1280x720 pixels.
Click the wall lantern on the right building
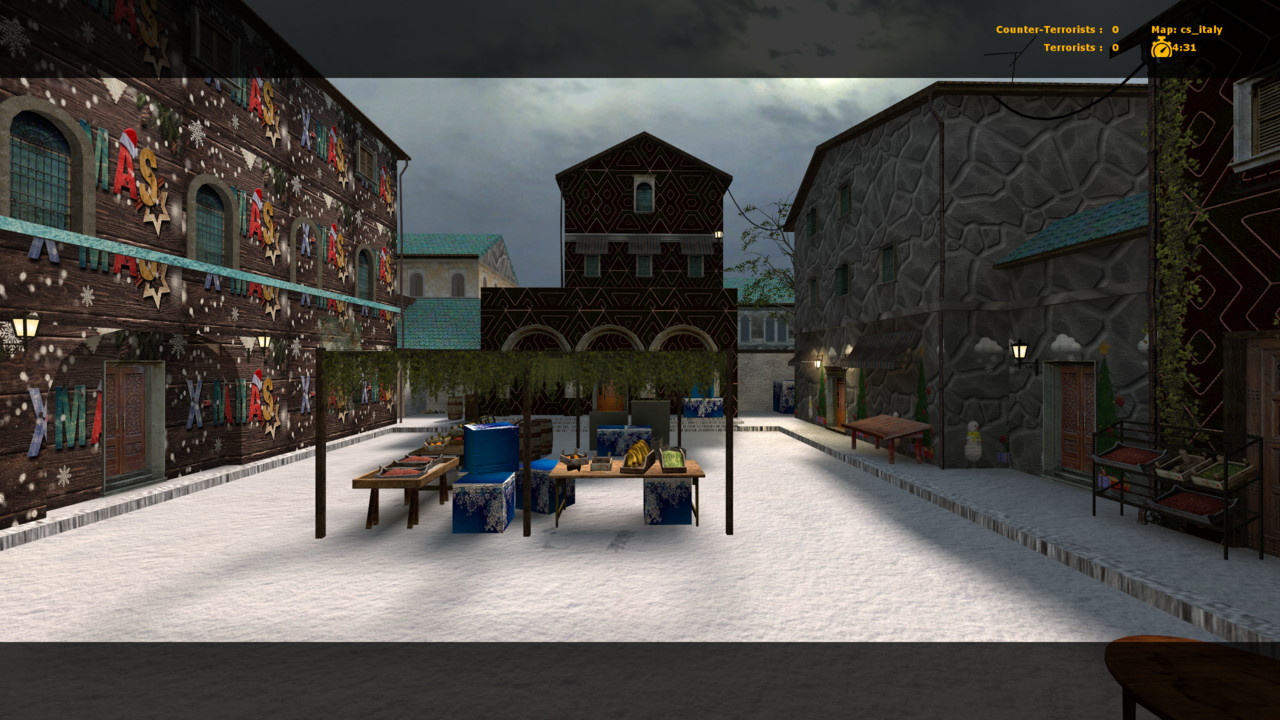(1019, 348)
